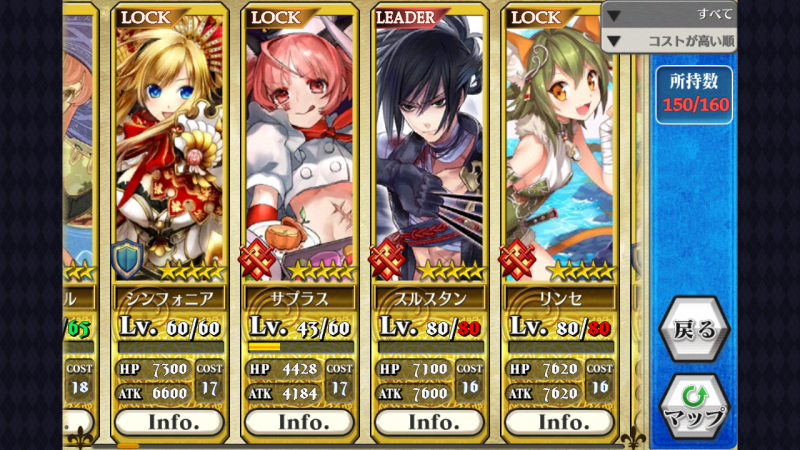Select the green-haired リンセ card
Screen dimensions: 800x450
559,150
